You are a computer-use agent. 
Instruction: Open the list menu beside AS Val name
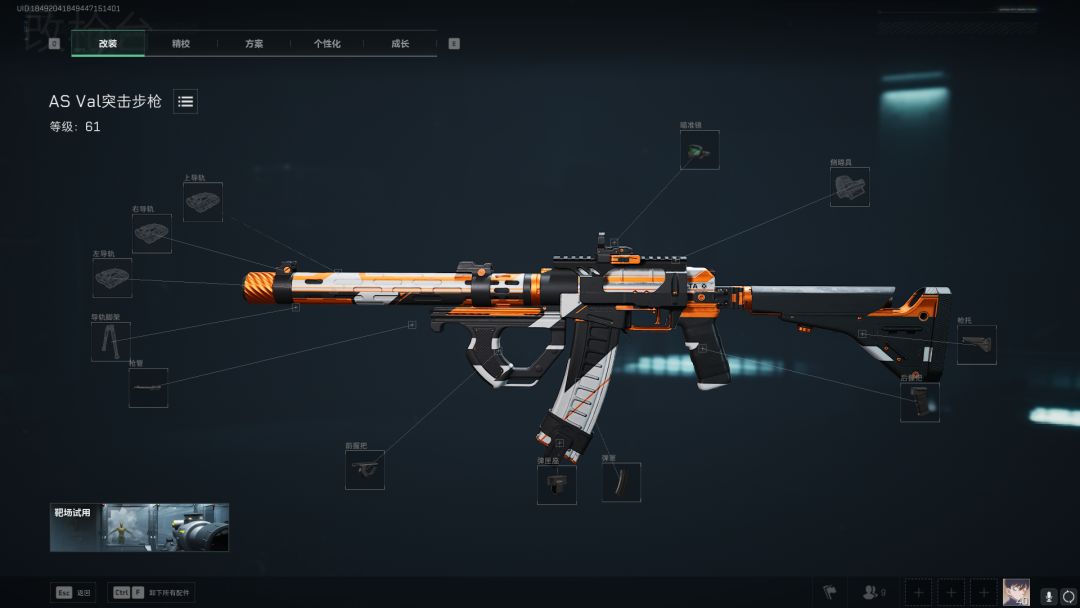point(185,101)
